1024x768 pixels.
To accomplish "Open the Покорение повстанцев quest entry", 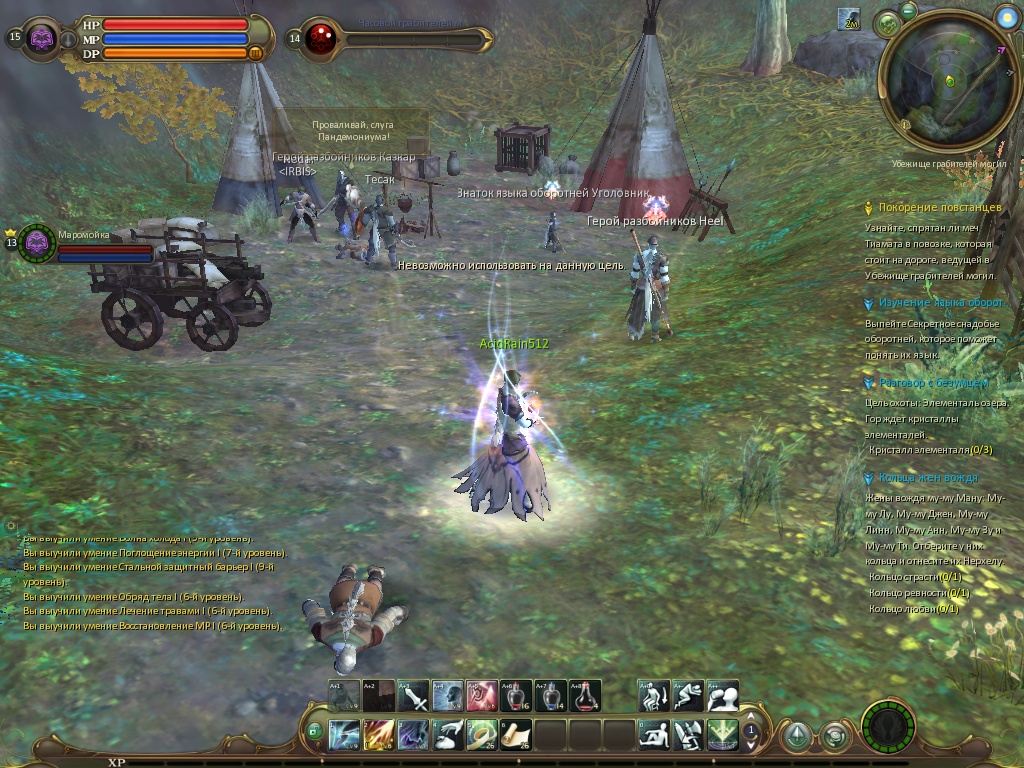I will click(x=939, y=207).
